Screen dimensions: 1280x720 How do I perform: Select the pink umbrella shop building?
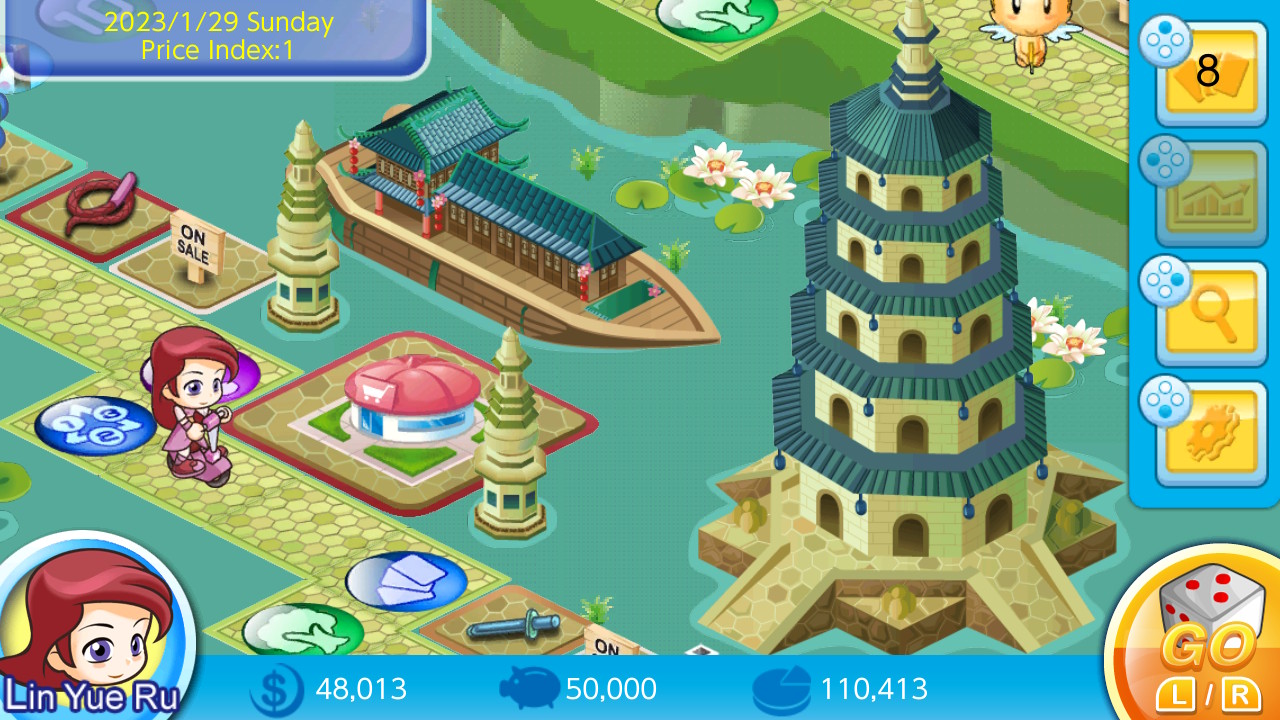click(x=410, y=400)
